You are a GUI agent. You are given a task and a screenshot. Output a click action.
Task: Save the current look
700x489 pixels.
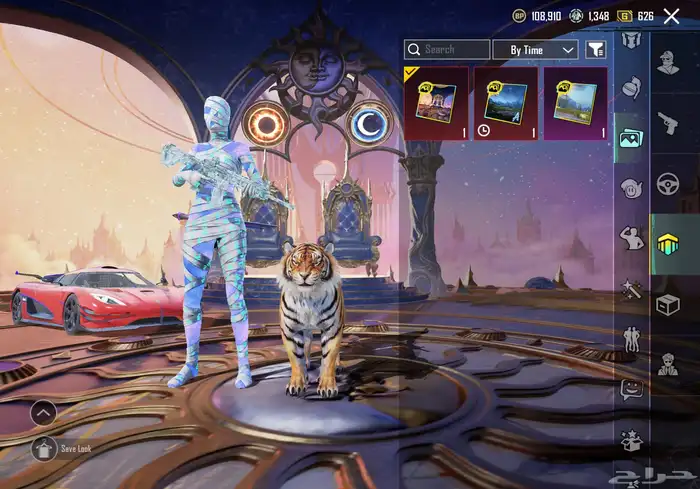pyautogui.click(x=45, y=448)
